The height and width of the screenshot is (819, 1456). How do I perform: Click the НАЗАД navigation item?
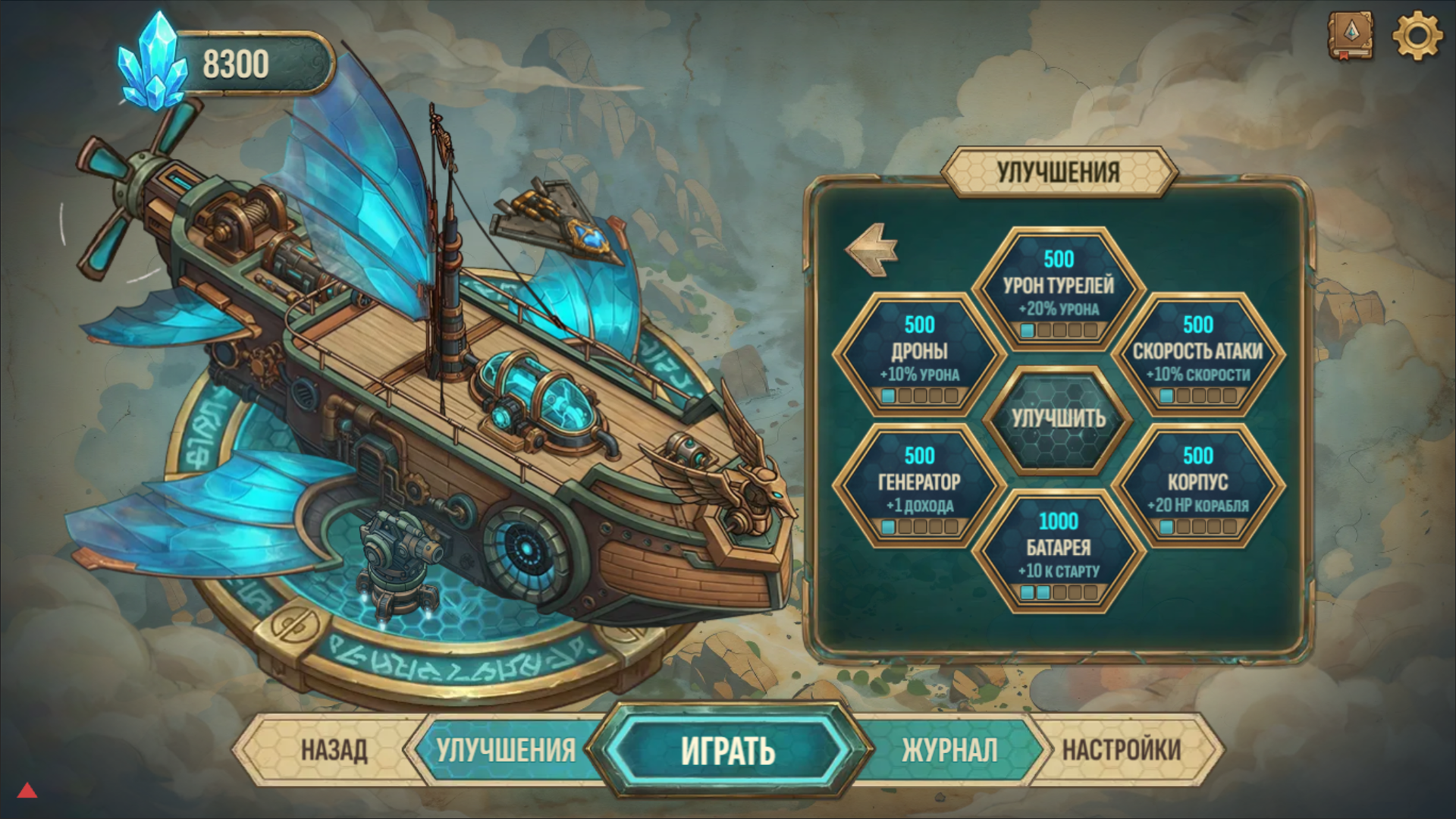click(336, 749)
